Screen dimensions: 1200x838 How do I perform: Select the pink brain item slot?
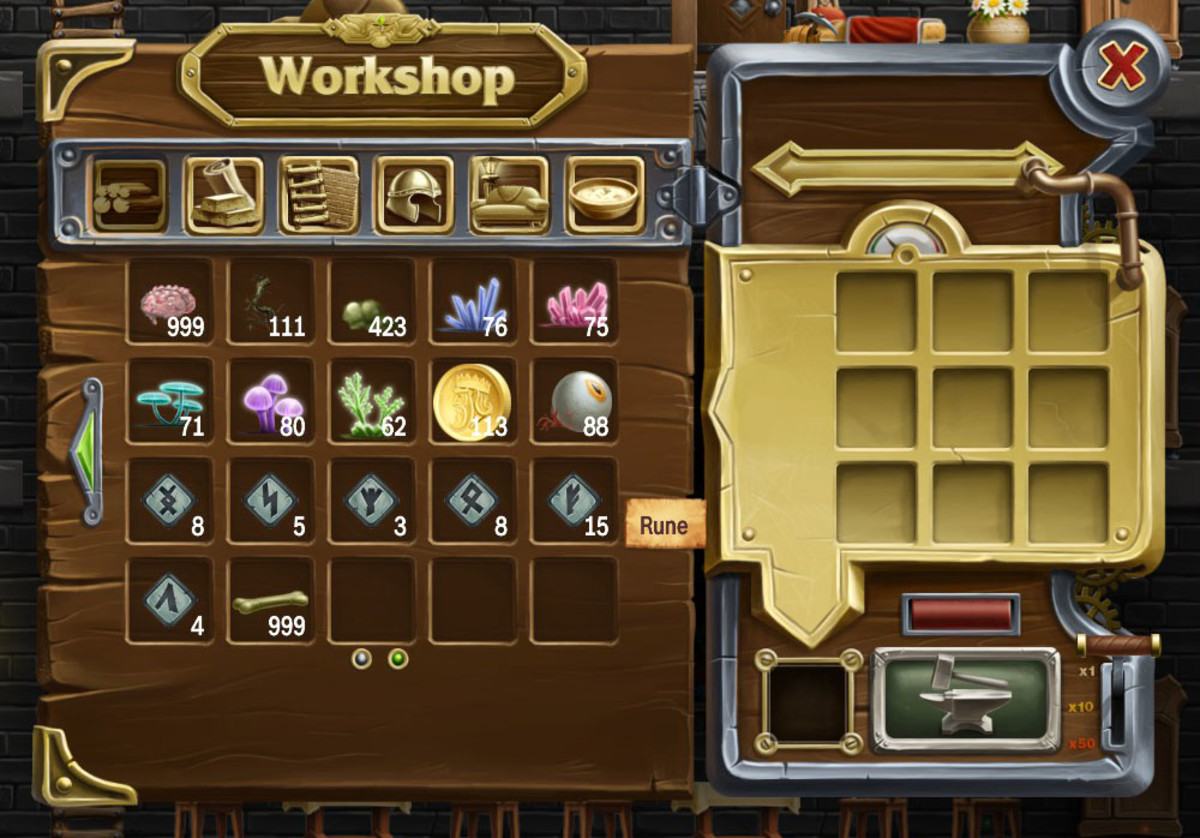(171, 302)
